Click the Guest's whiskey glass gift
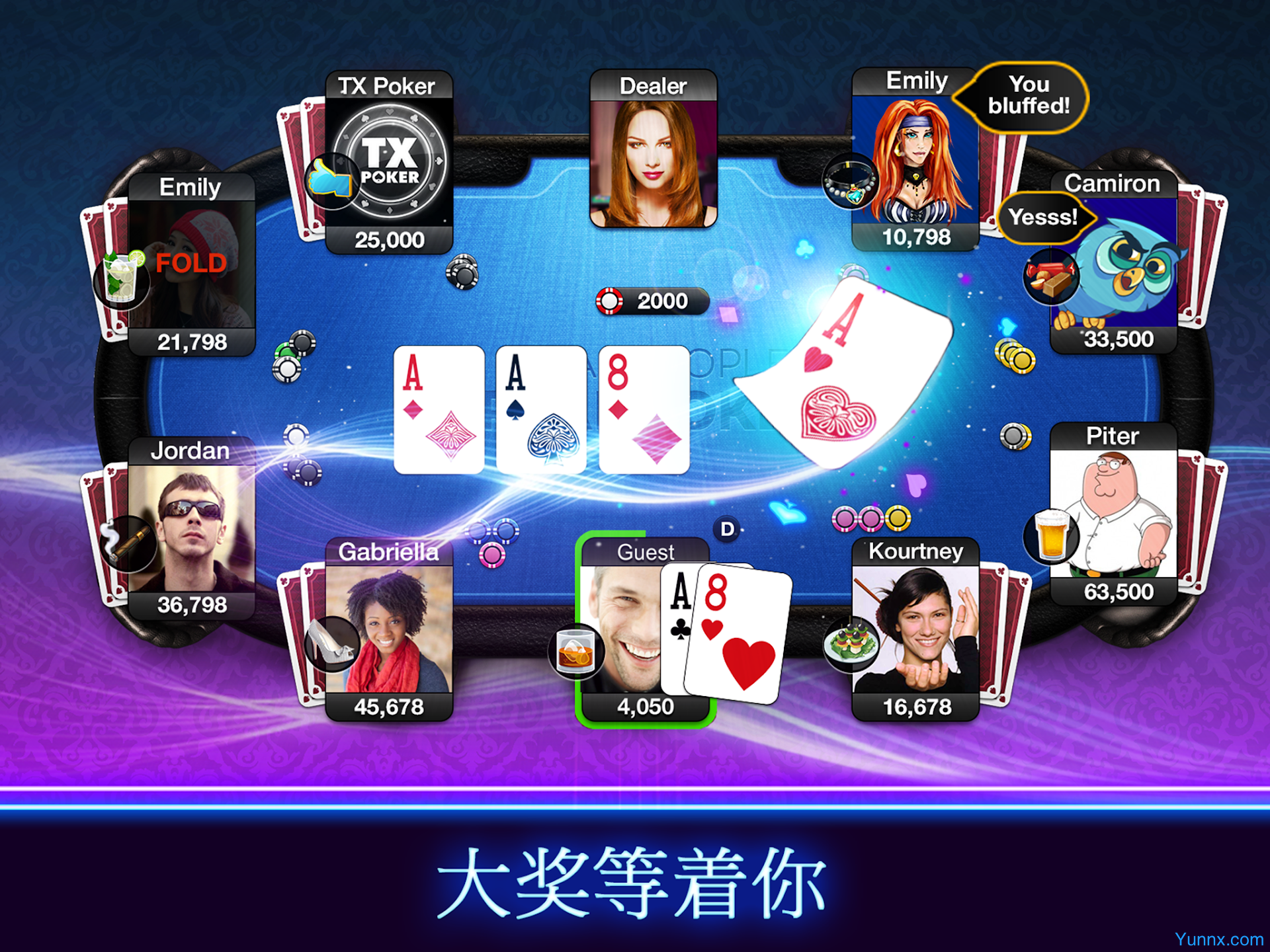Image resolution: width=1270 pixels, height=952 pixels. click(575, 653)
